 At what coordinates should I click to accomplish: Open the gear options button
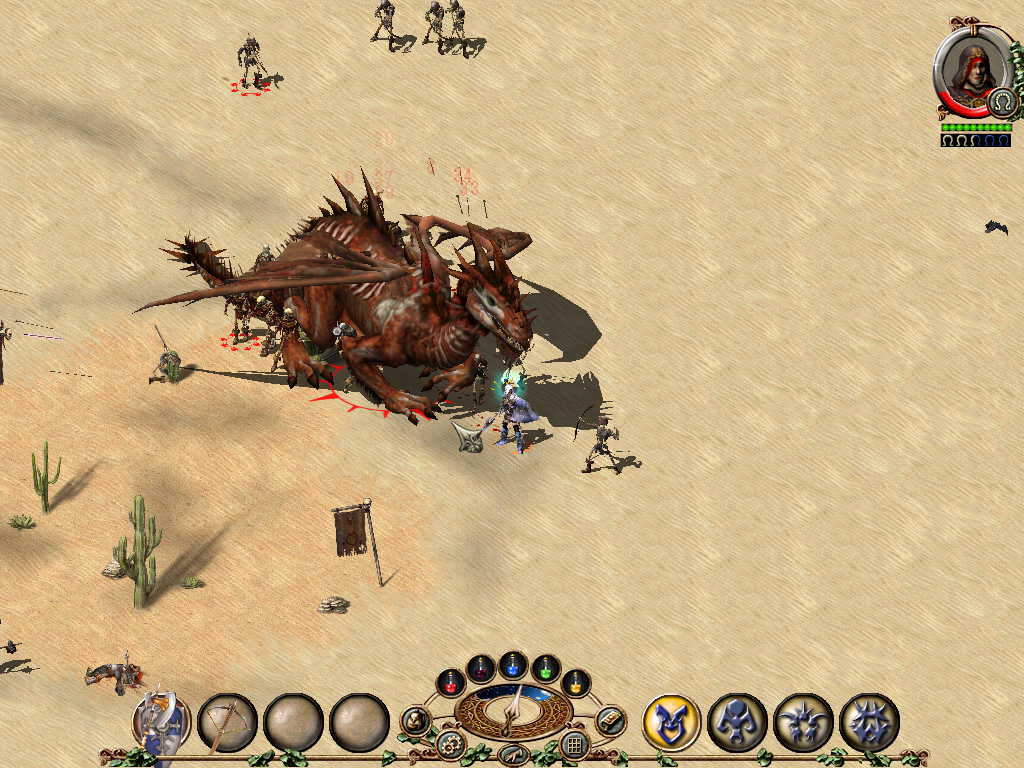coord(451,744)
